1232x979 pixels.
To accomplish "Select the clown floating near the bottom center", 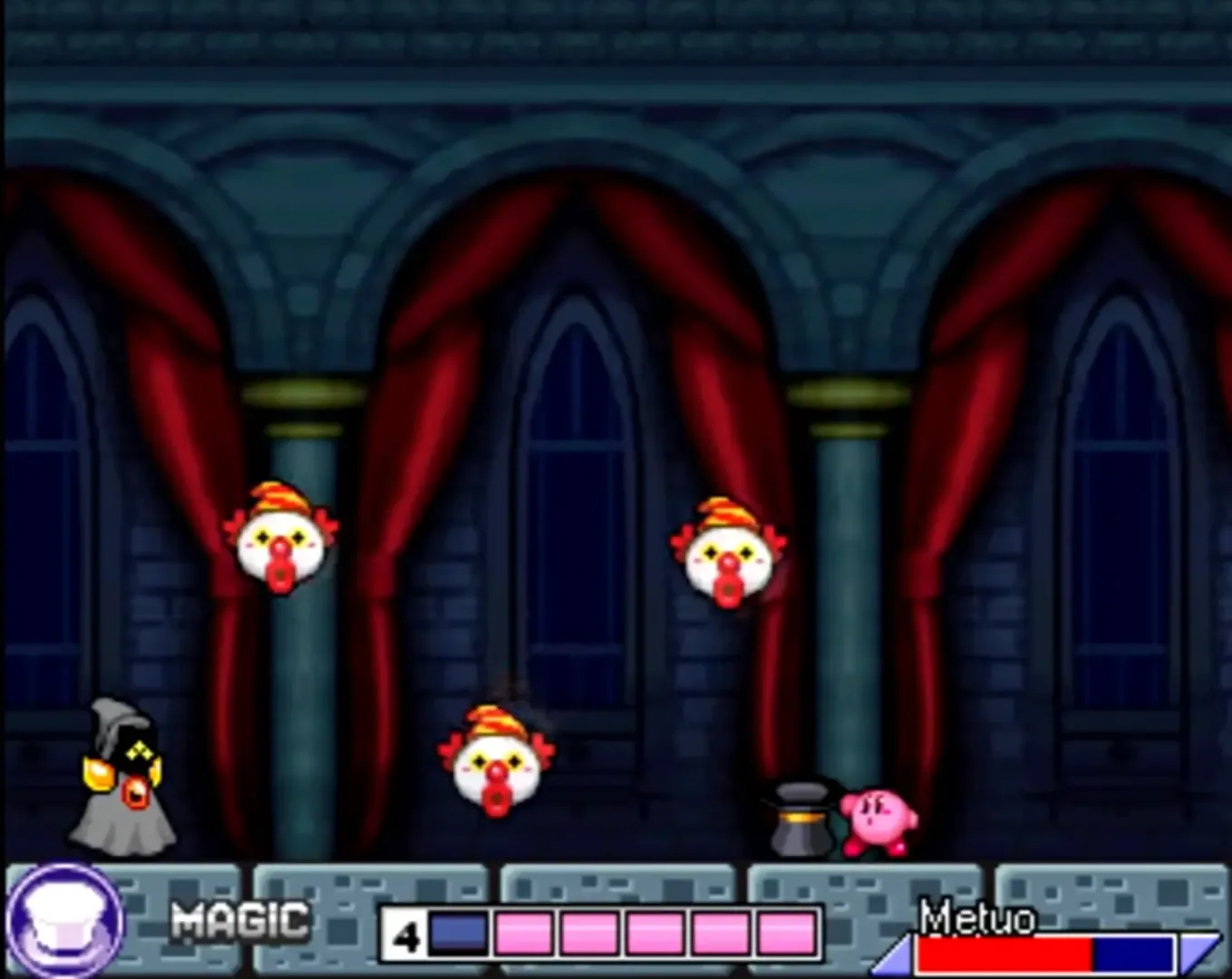I will 498,771.
